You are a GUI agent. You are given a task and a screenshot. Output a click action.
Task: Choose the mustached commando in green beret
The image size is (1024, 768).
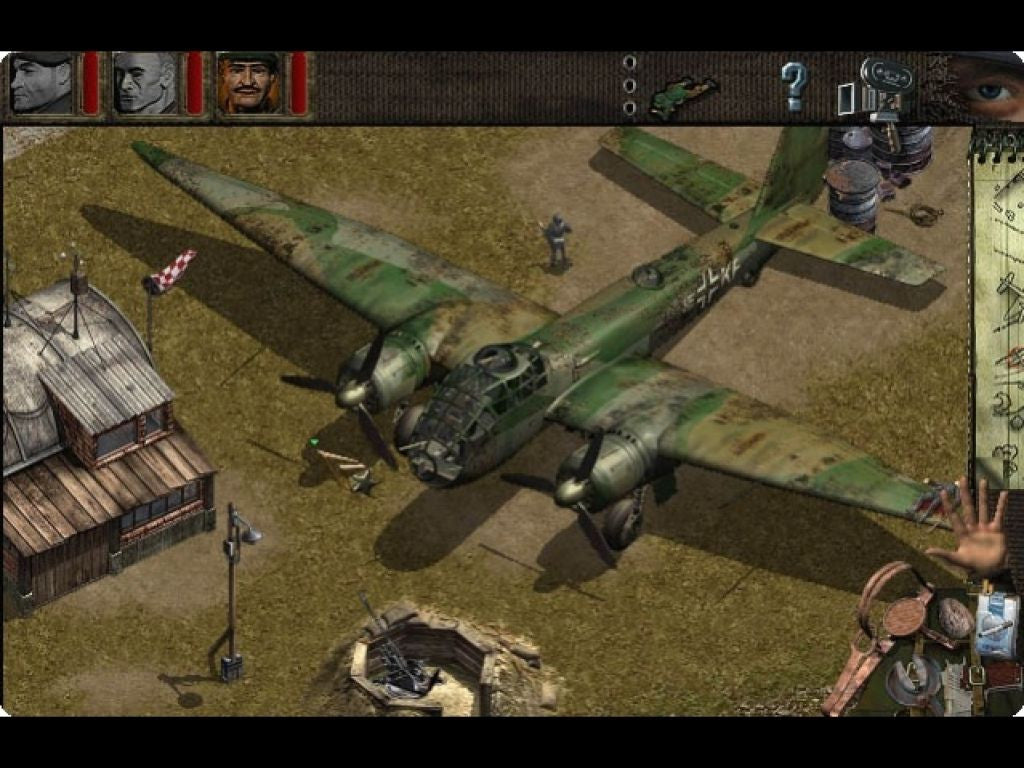coord(249,84)
